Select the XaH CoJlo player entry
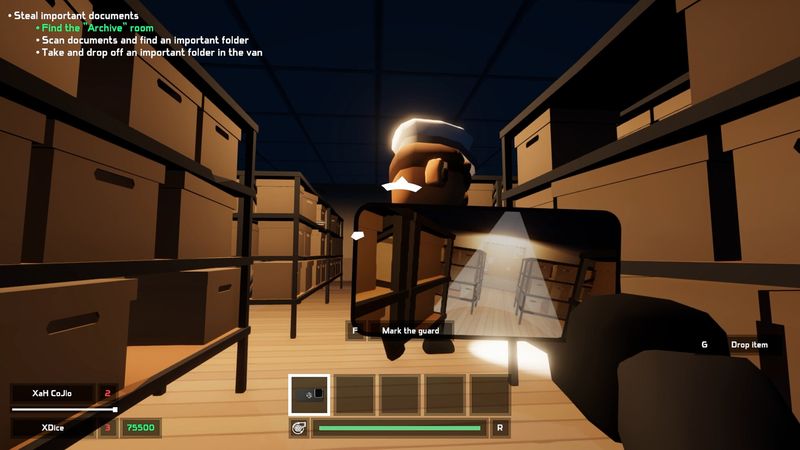Screen dimensions: 800x450 tap(53, 393)
